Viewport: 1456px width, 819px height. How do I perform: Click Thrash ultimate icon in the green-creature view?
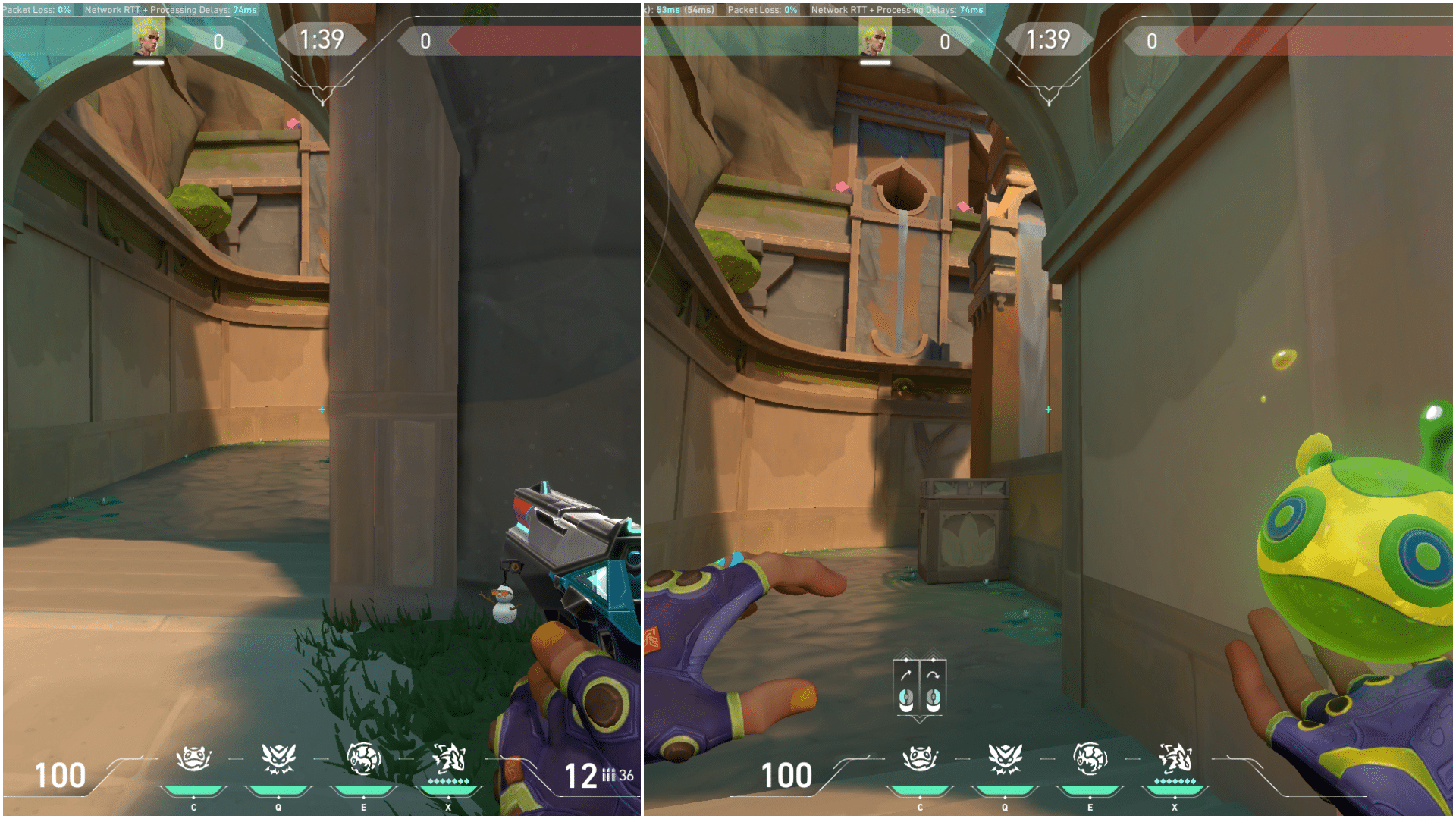point(1175,758)
